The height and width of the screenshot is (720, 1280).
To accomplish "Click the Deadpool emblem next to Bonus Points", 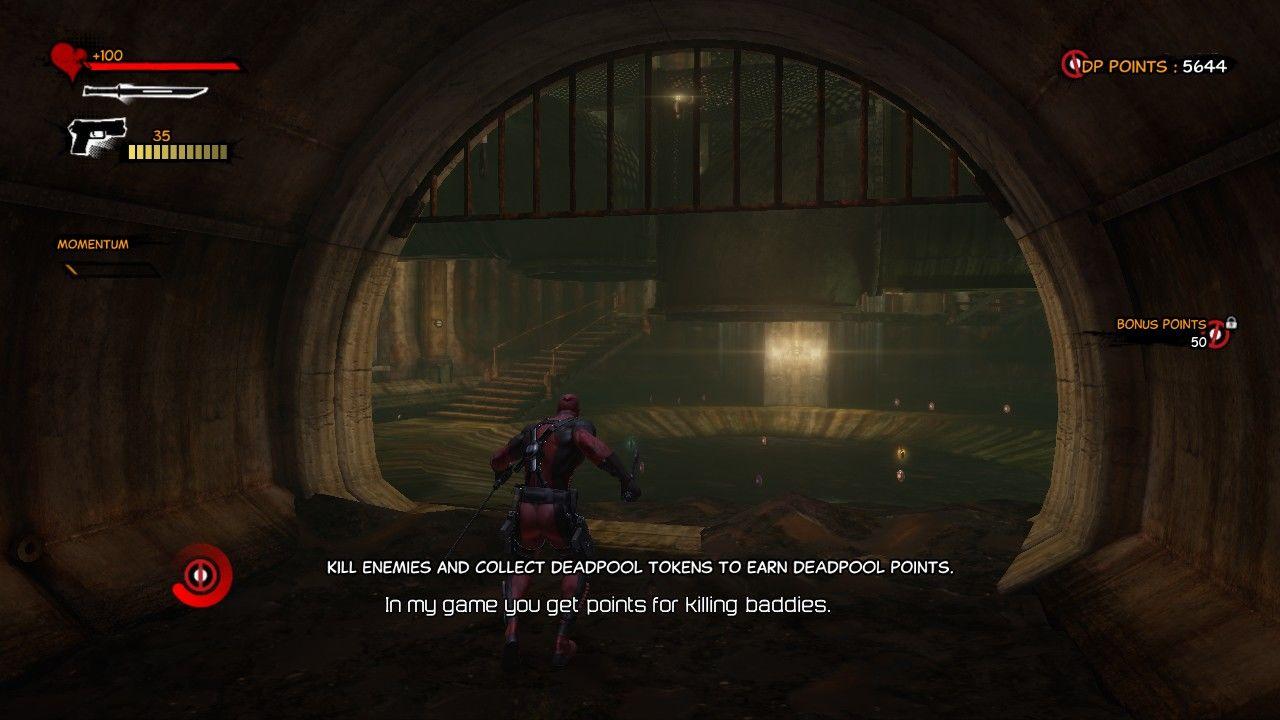I will click(1217, 335).
